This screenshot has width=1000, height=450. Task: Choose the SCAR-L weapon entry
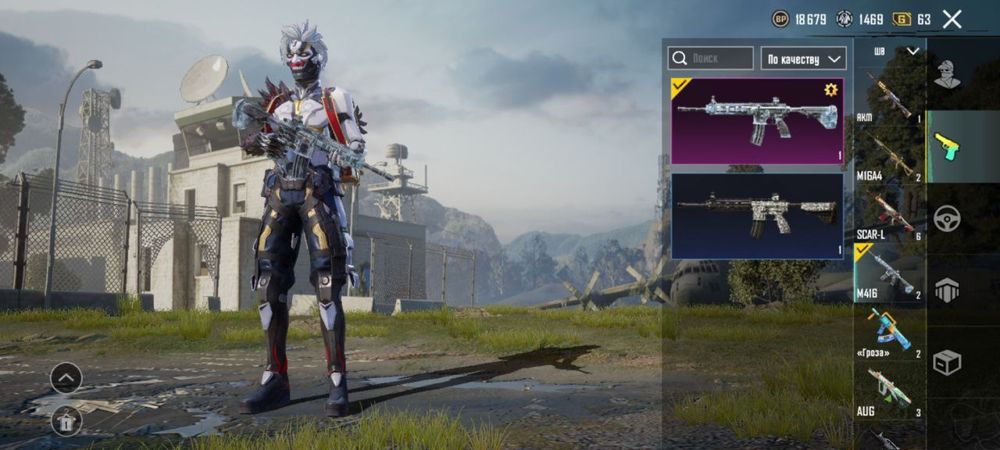(x=889, y=213)
